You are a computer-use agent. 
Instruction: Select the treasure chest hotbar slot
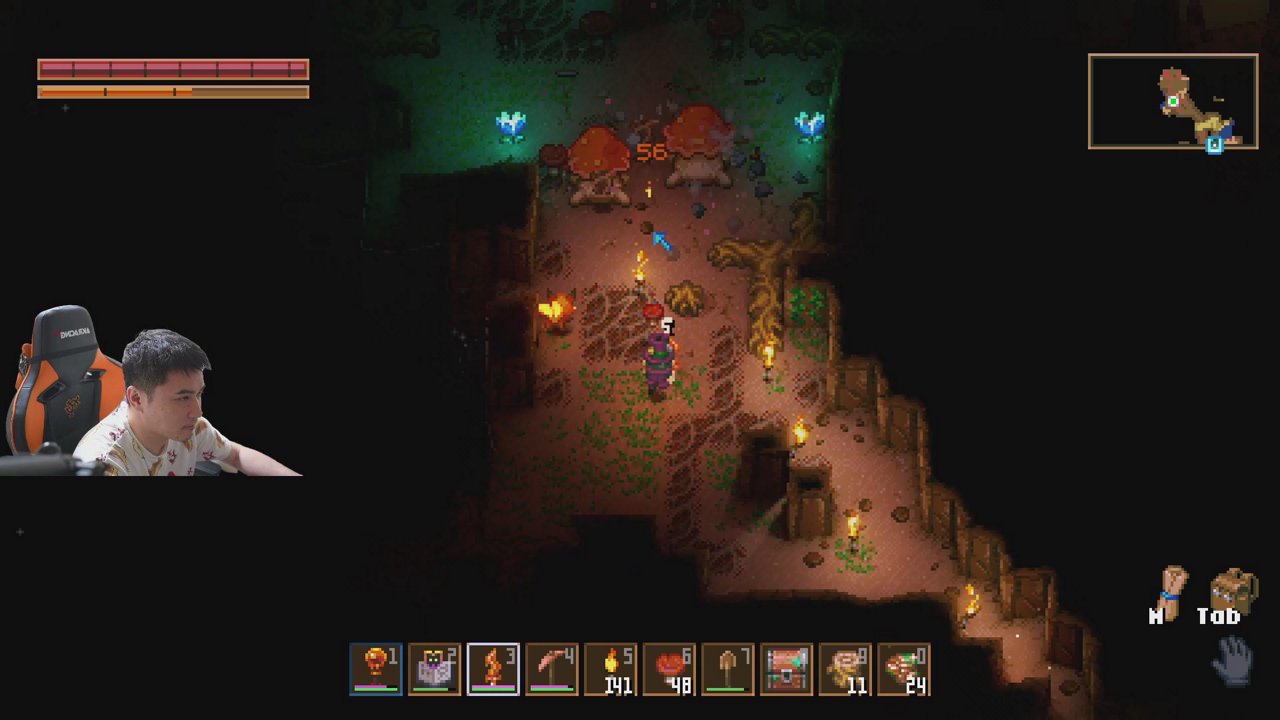787,669
